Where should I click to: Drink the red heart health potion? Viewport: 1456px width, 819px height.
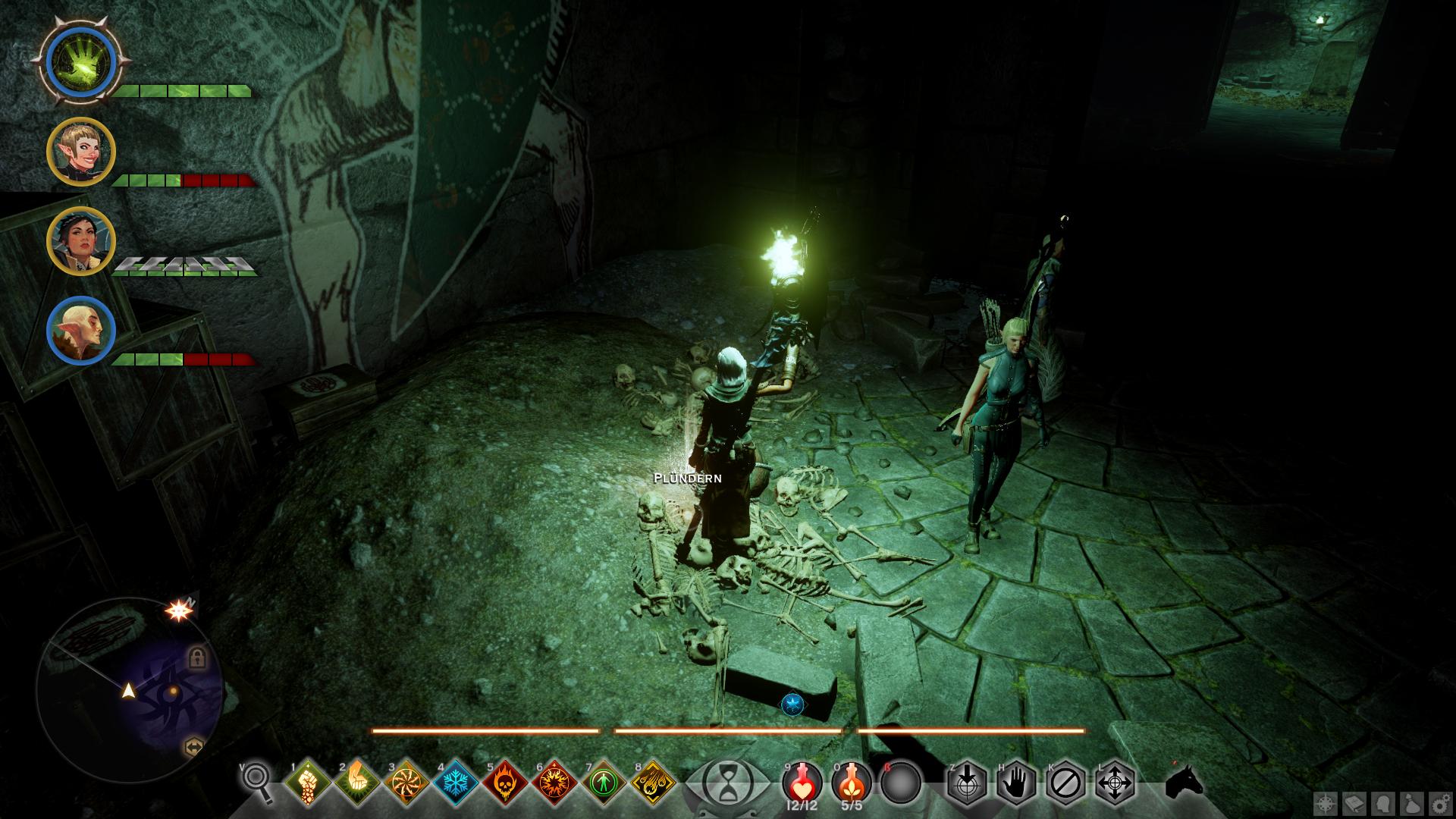coord(802,781)
